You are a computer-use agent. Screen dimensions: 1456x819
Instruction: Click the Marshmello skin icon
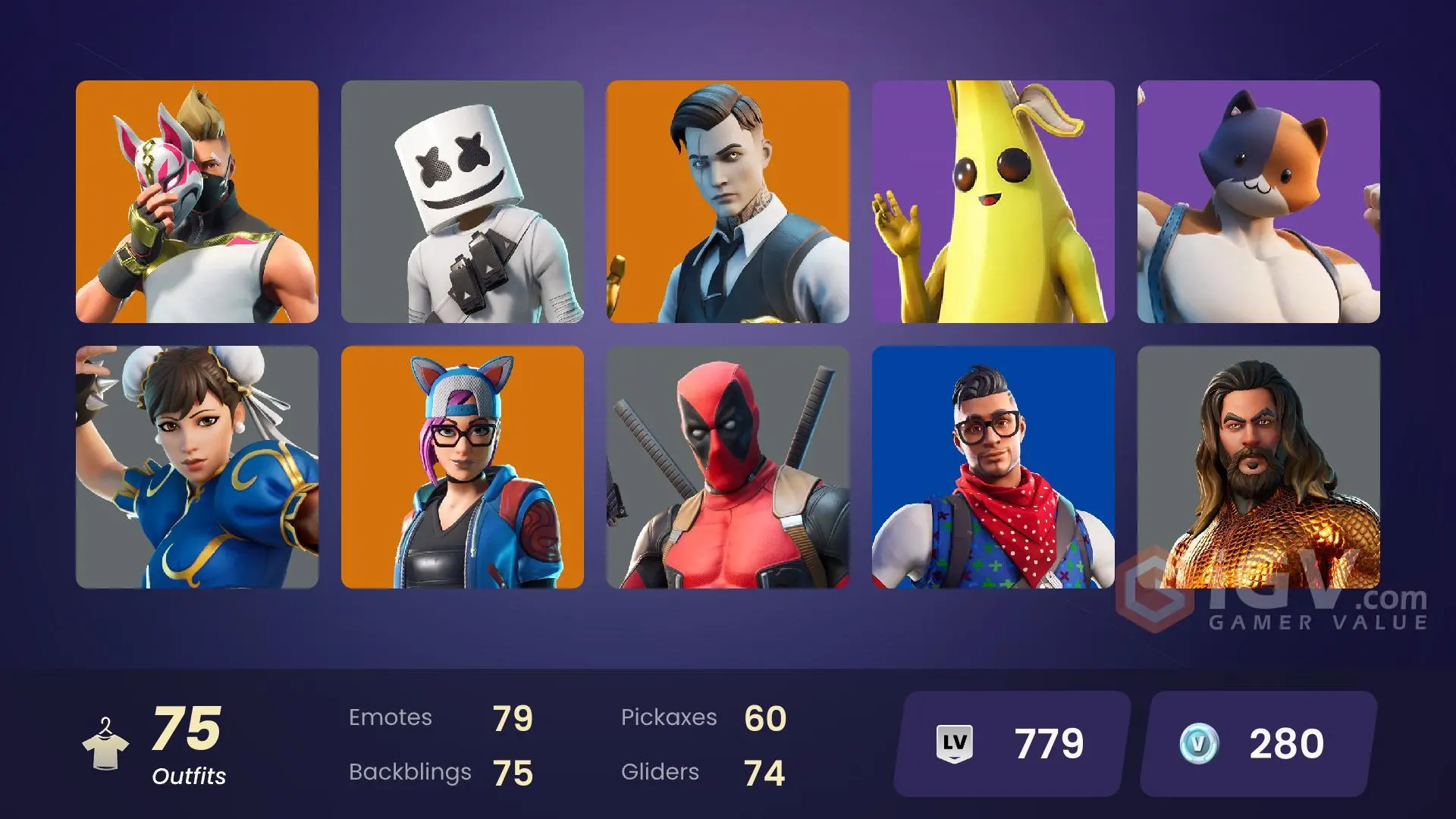click(463, 201)
